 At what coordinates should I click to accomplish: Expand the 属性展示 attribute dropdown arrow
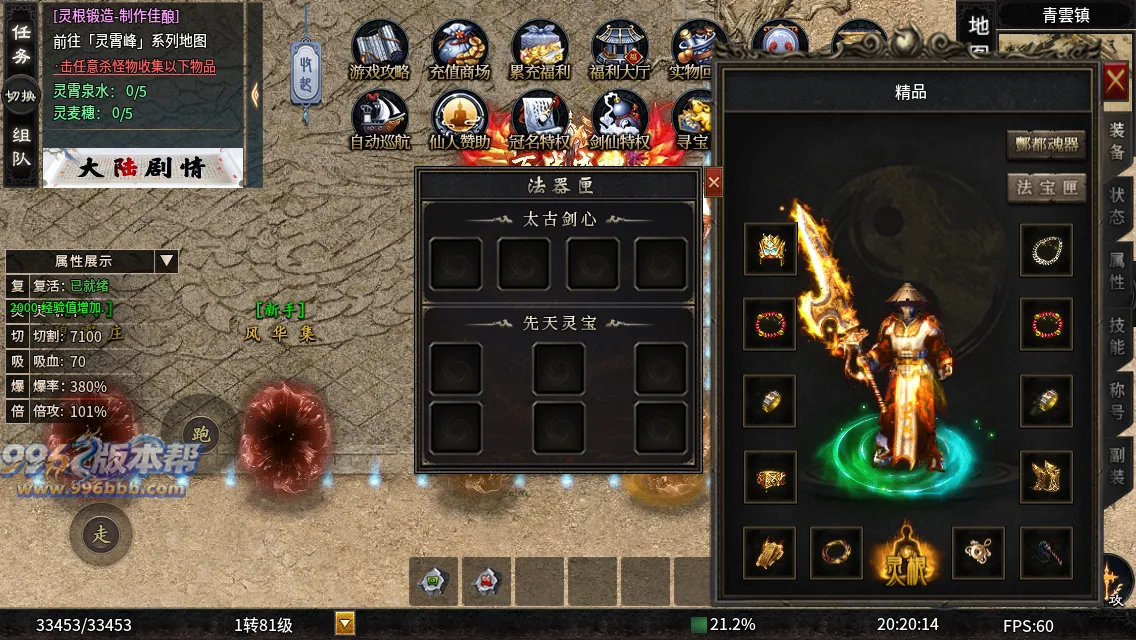[166, 261]
